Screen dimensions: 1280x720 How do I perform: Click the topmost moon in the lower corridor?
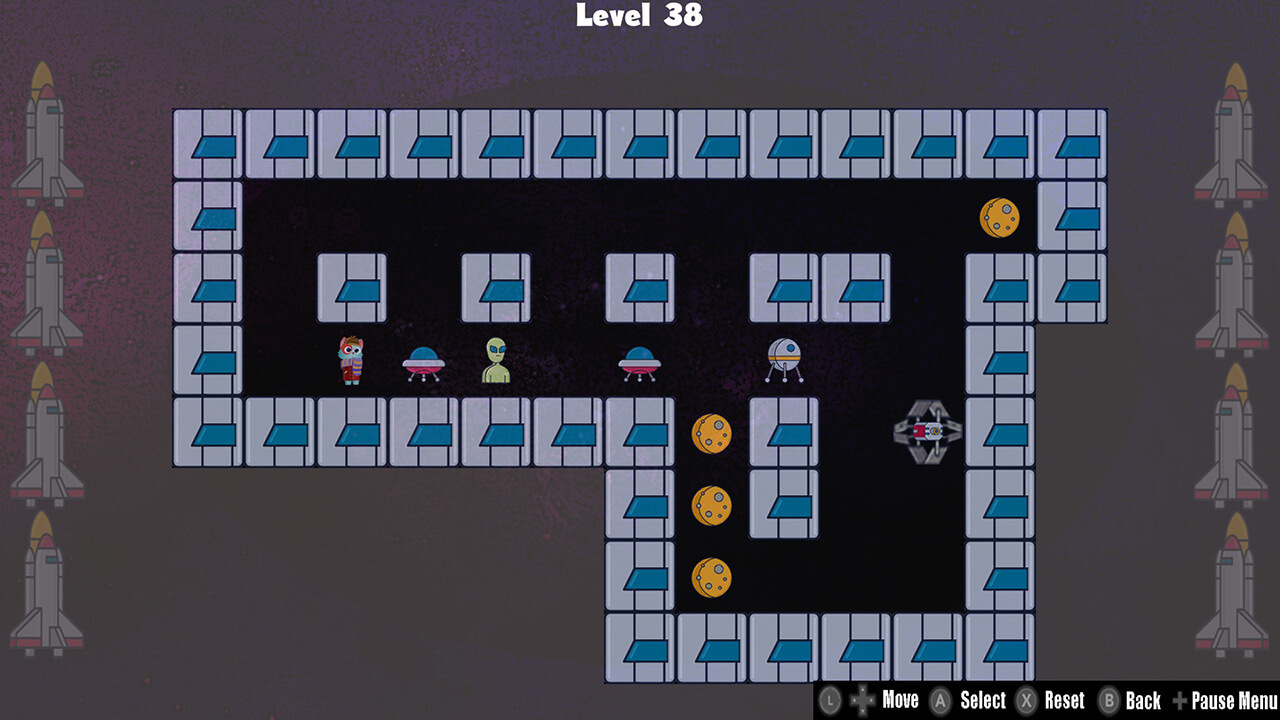[713, 433]
